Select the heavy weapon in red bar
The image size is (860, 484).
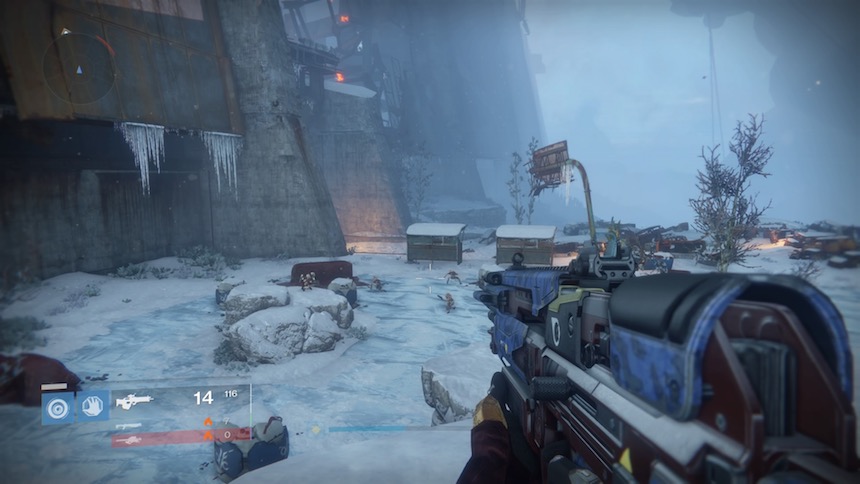[129, 438]
